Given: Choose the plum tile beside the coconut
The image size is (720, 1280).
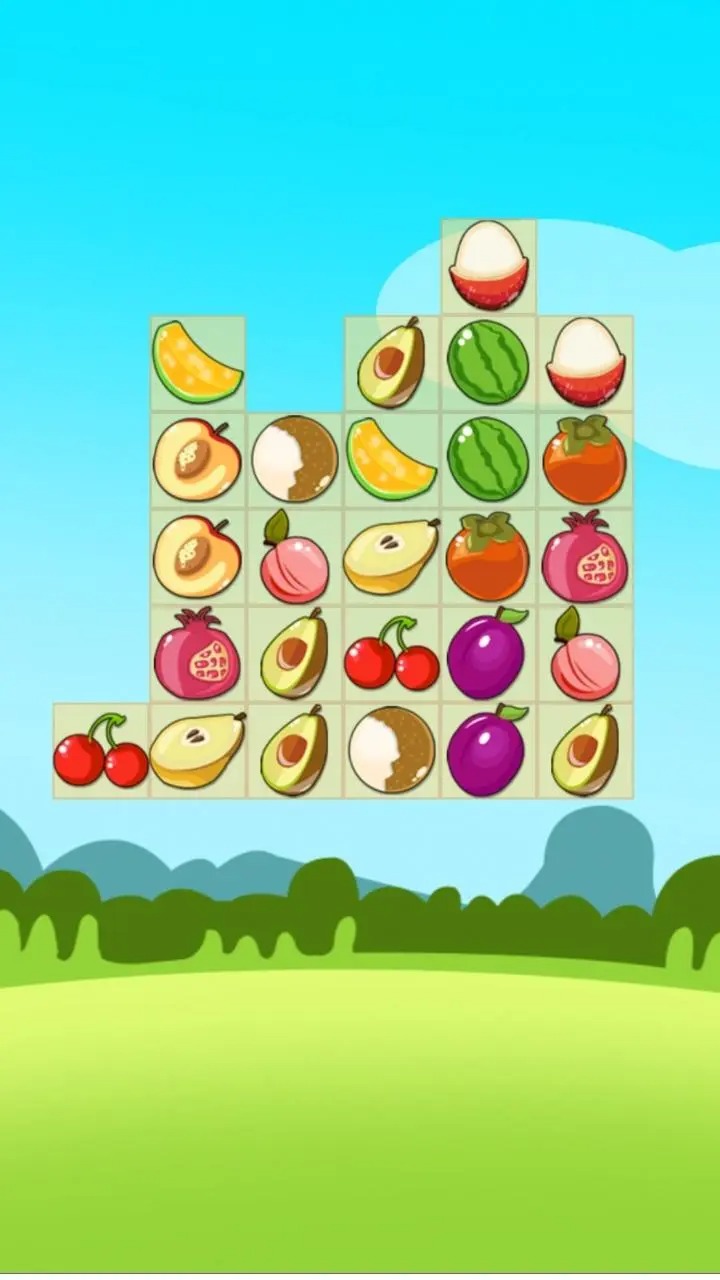Looking at the screenshot, I should pos(488,750).
